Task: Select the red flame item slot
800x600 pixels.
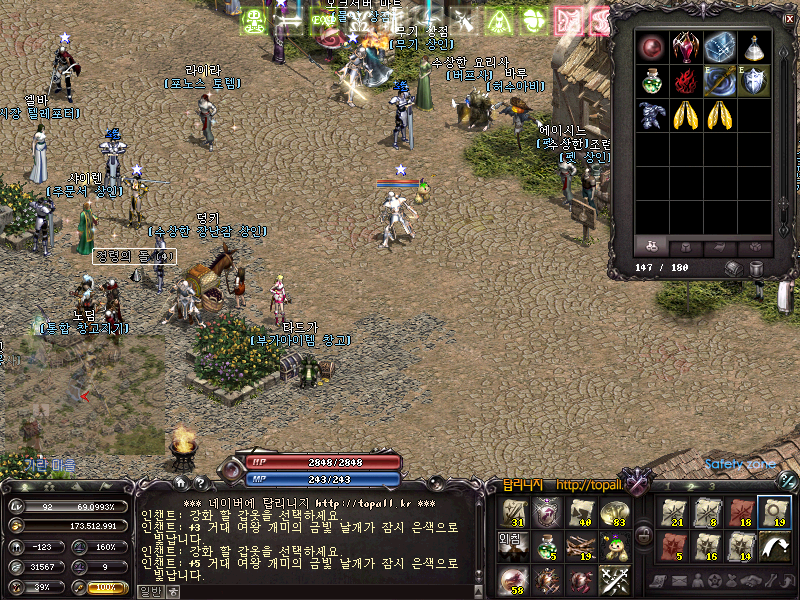Action: point(685,81)
